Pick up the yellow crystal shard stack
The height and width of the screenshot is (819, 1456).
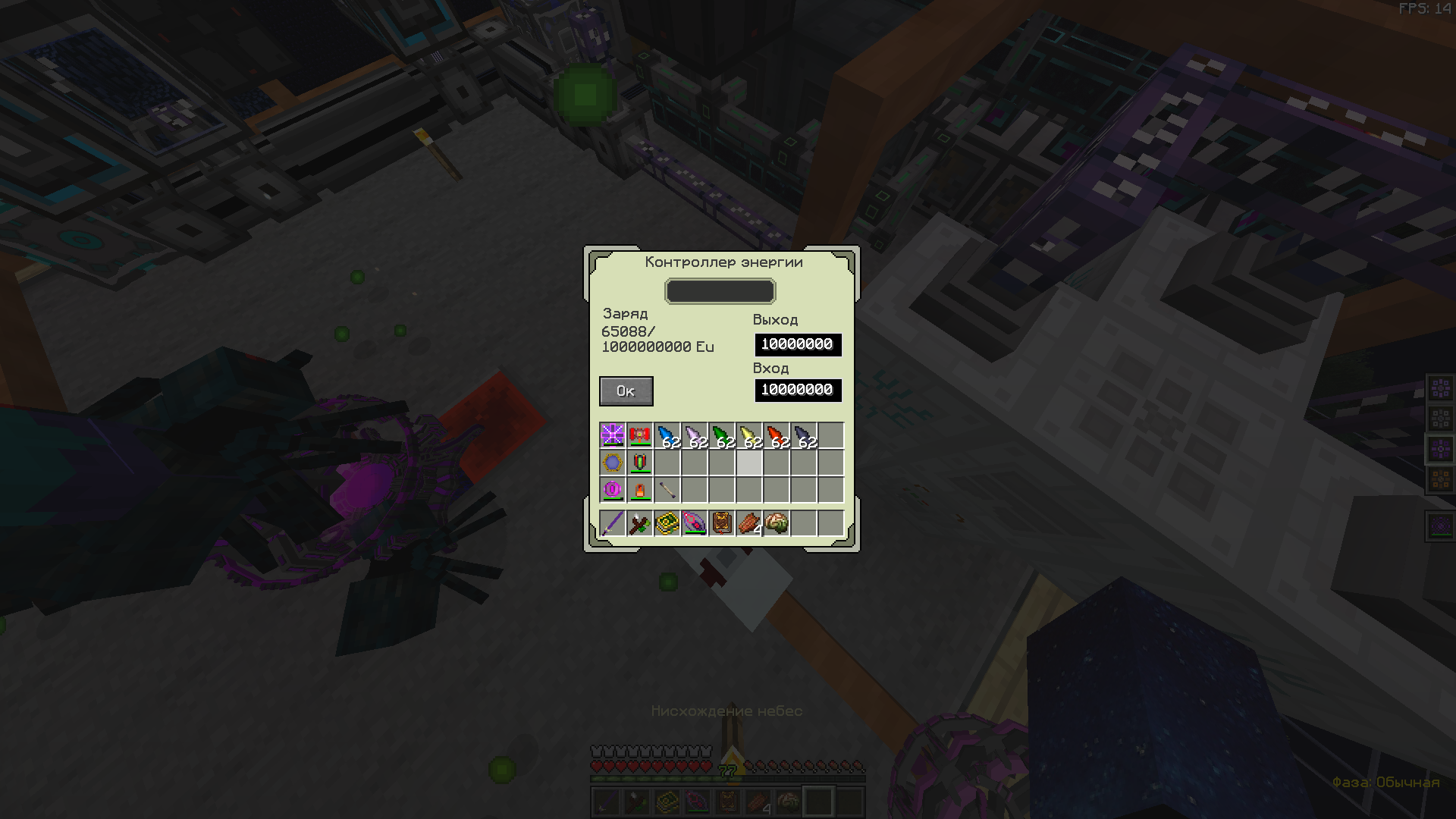(749, 436)
